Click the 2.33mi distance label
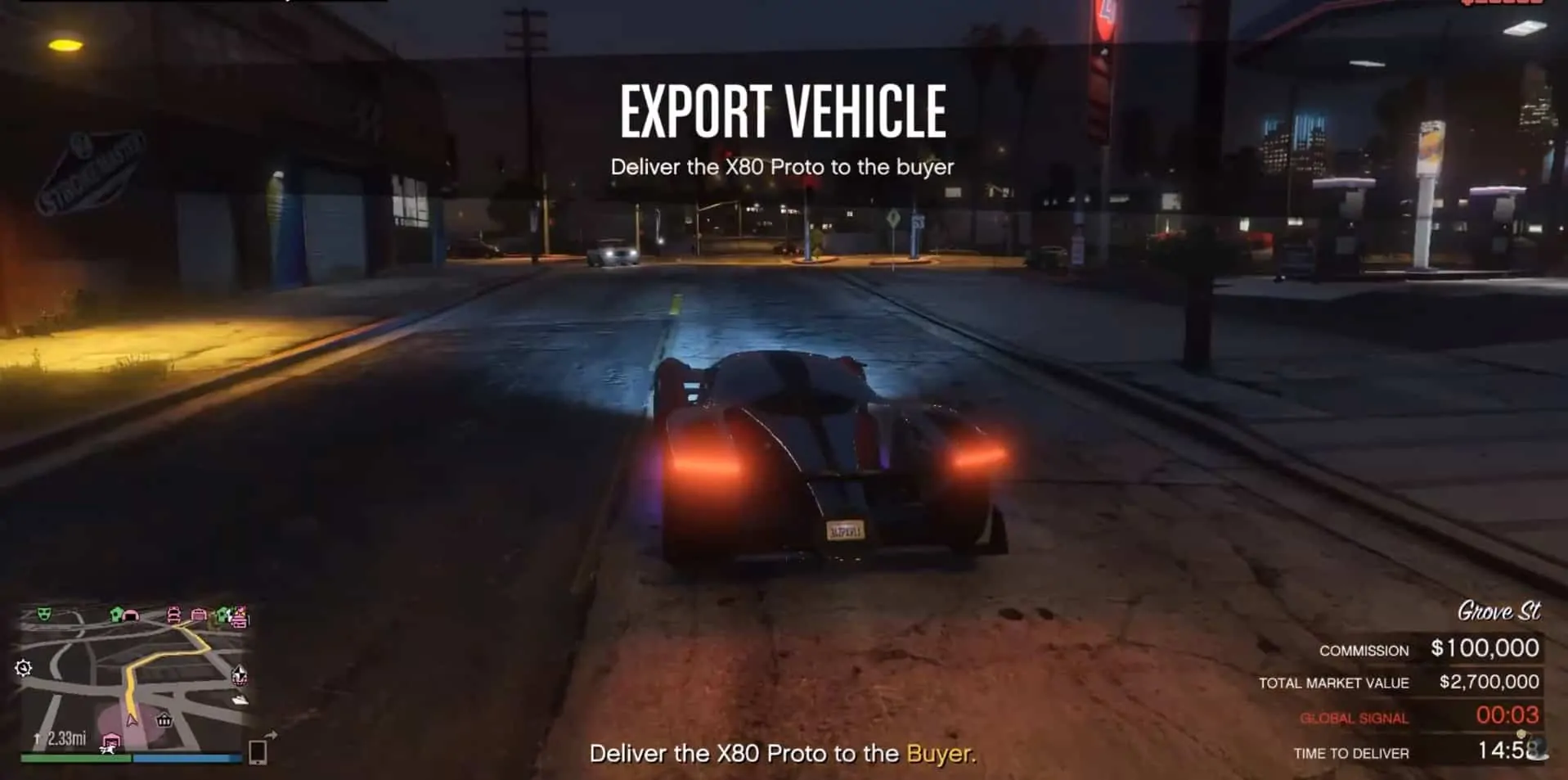1568x780 pixels. [66, 737]
